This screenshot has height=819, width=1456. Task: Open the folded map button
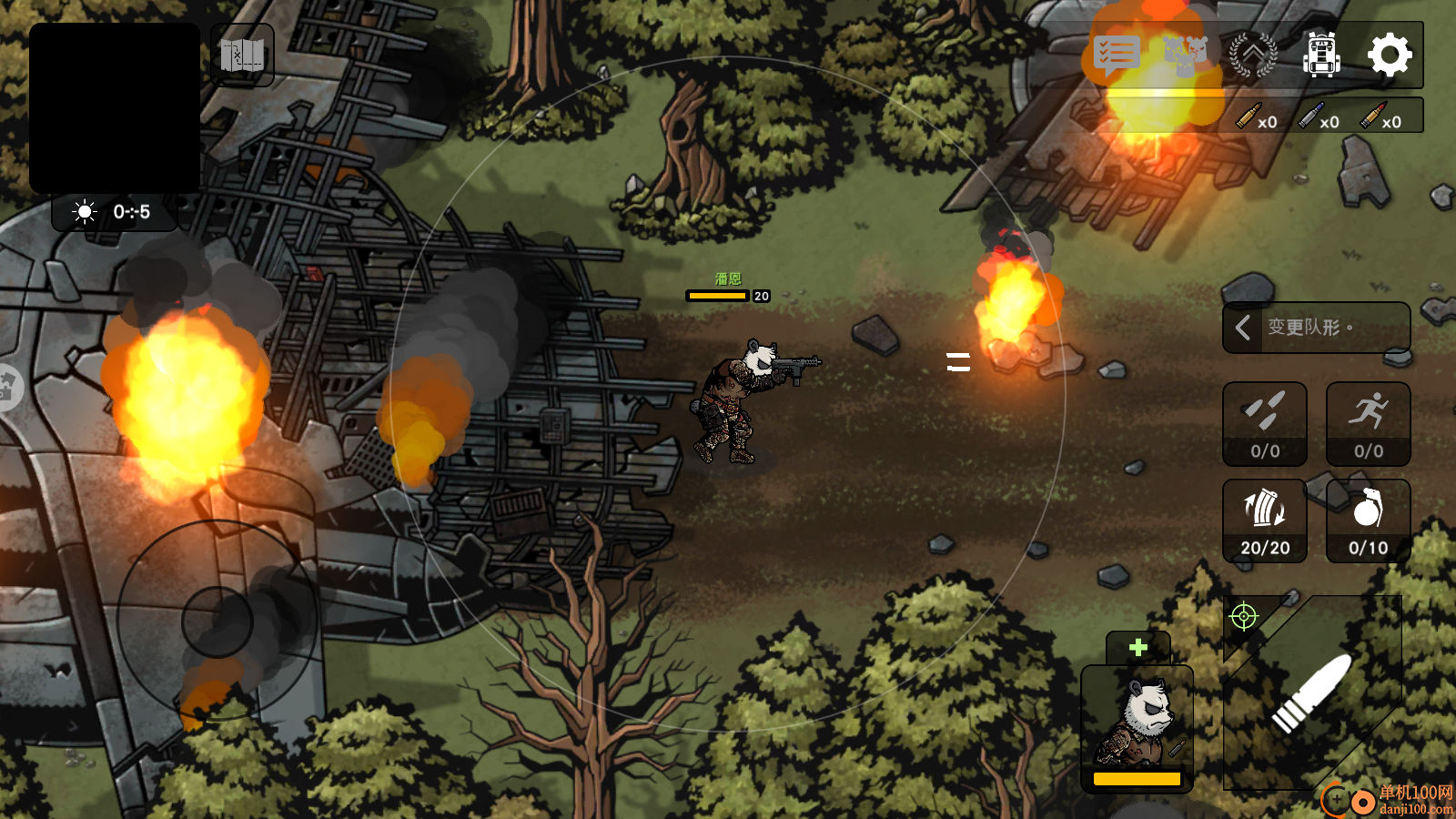[x=242, y=56]
